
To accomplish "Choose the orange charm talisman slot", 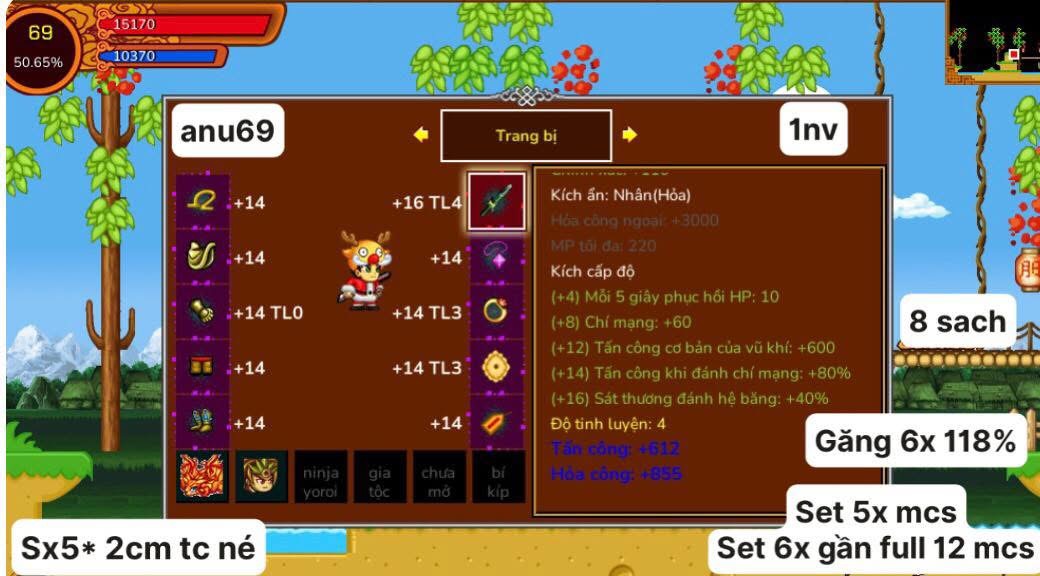I will [497, 423].
